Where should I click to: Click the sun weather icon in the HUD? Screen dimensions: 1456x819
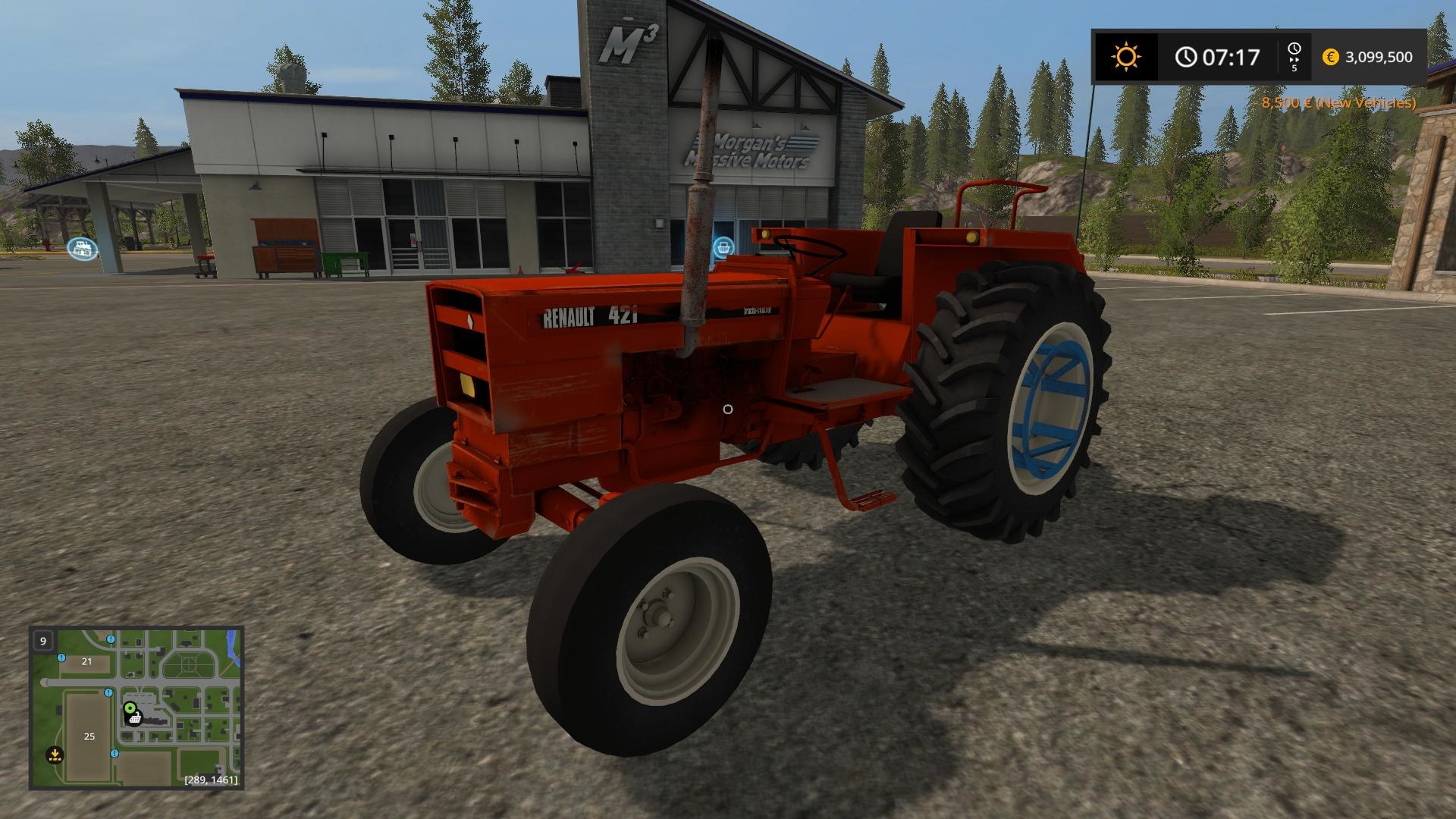(1128, 56)
